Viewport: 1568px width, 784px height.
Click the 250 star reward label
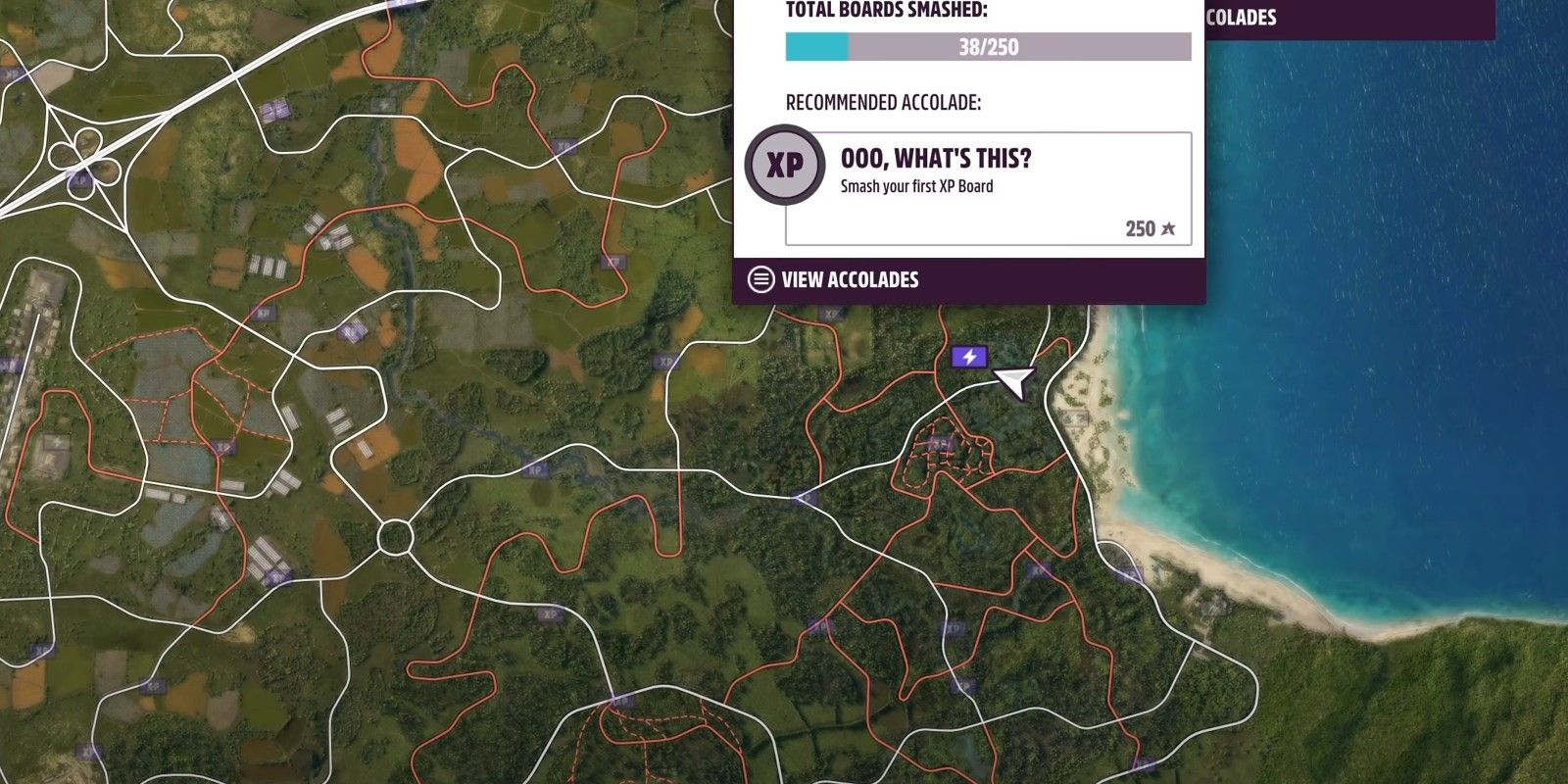tap(1149, 228)
